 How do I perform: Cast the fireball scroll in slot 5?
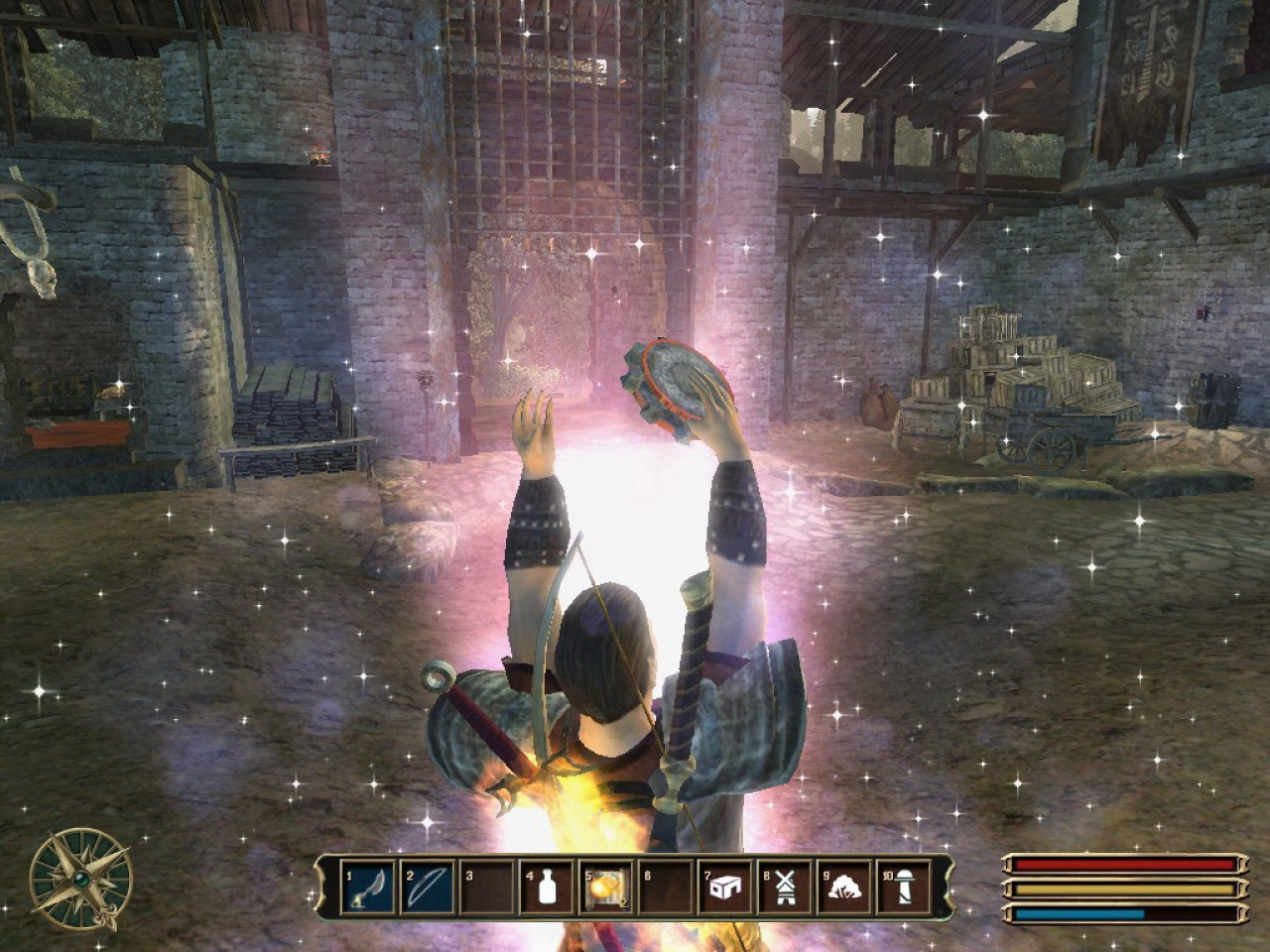tap(604, 887)
